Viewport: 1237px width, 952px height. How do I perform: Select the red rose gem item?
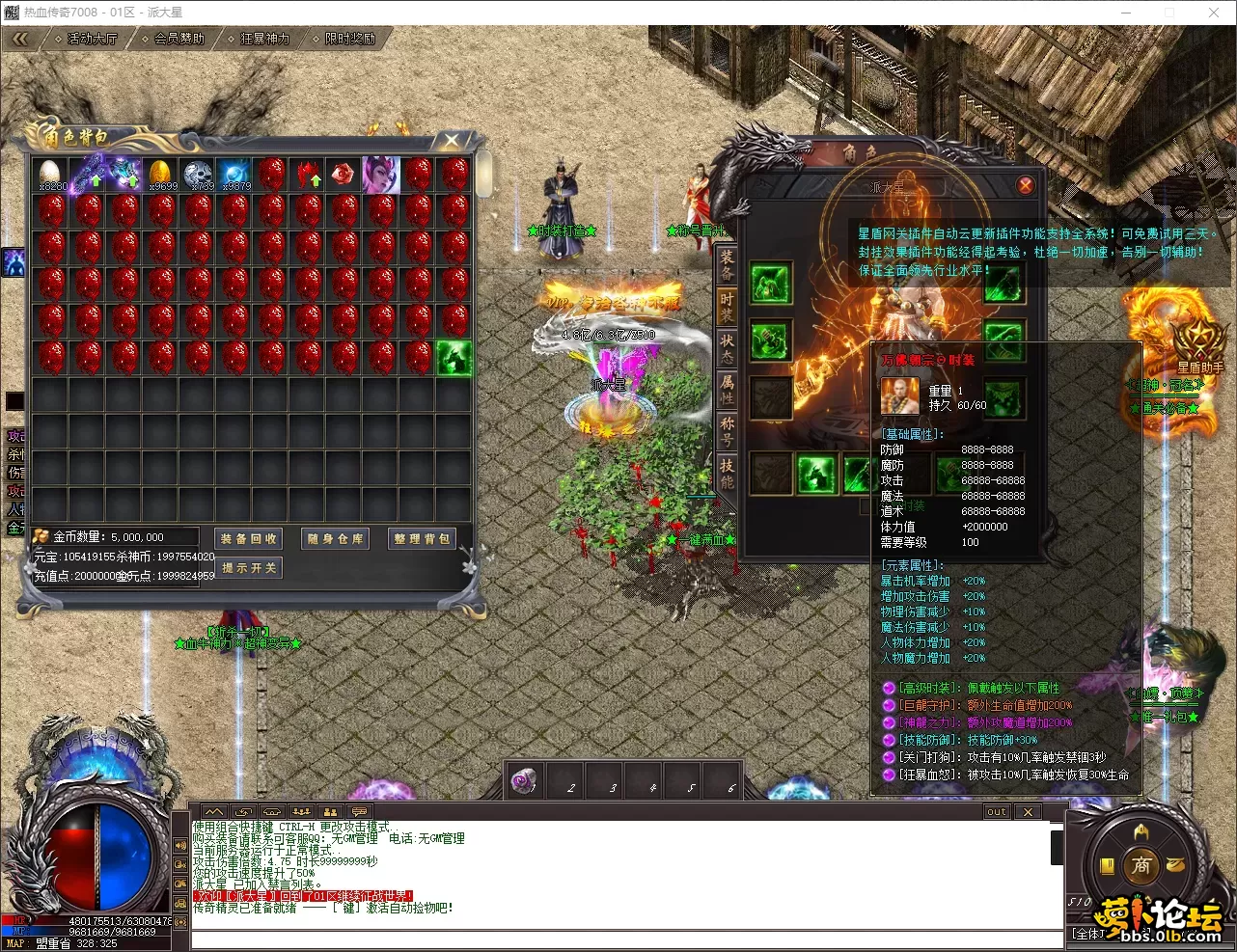[344, 175]
